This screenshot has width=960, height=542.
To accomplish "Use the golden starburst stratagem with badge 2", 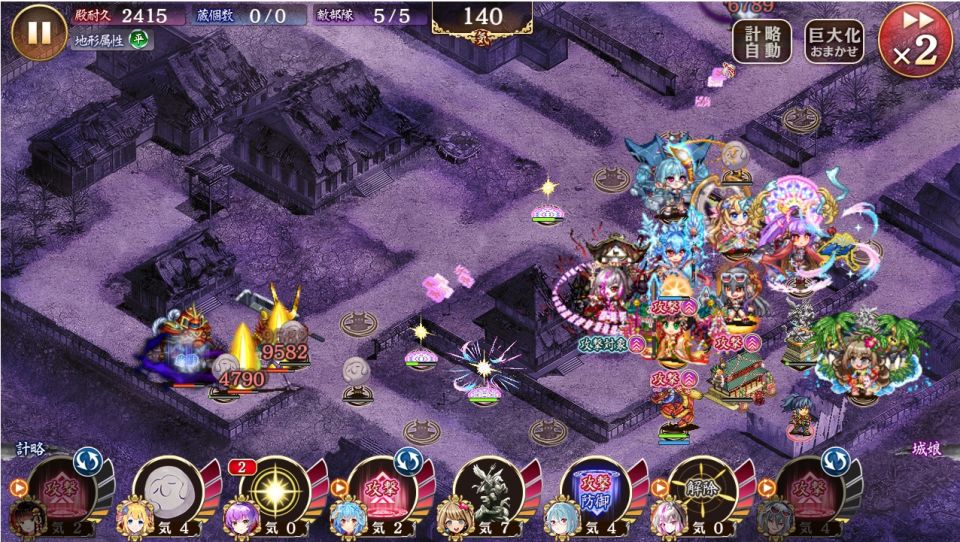I will [273, 490].
